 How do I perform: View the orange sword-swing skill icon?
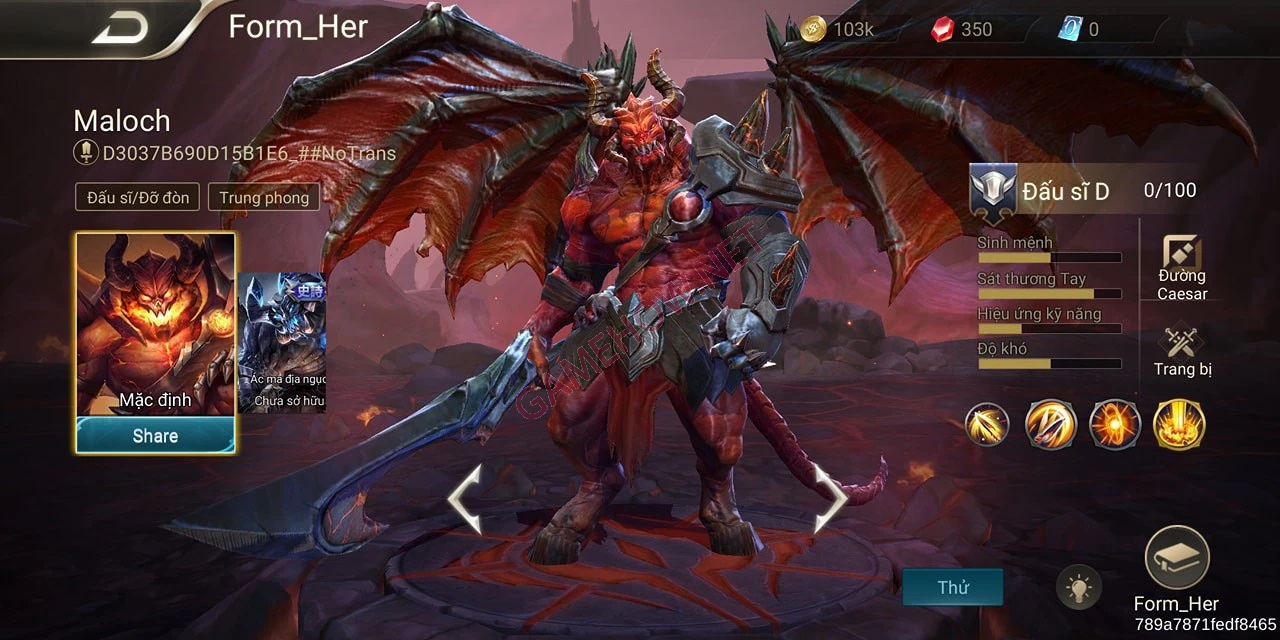(x=1050, y=424)
